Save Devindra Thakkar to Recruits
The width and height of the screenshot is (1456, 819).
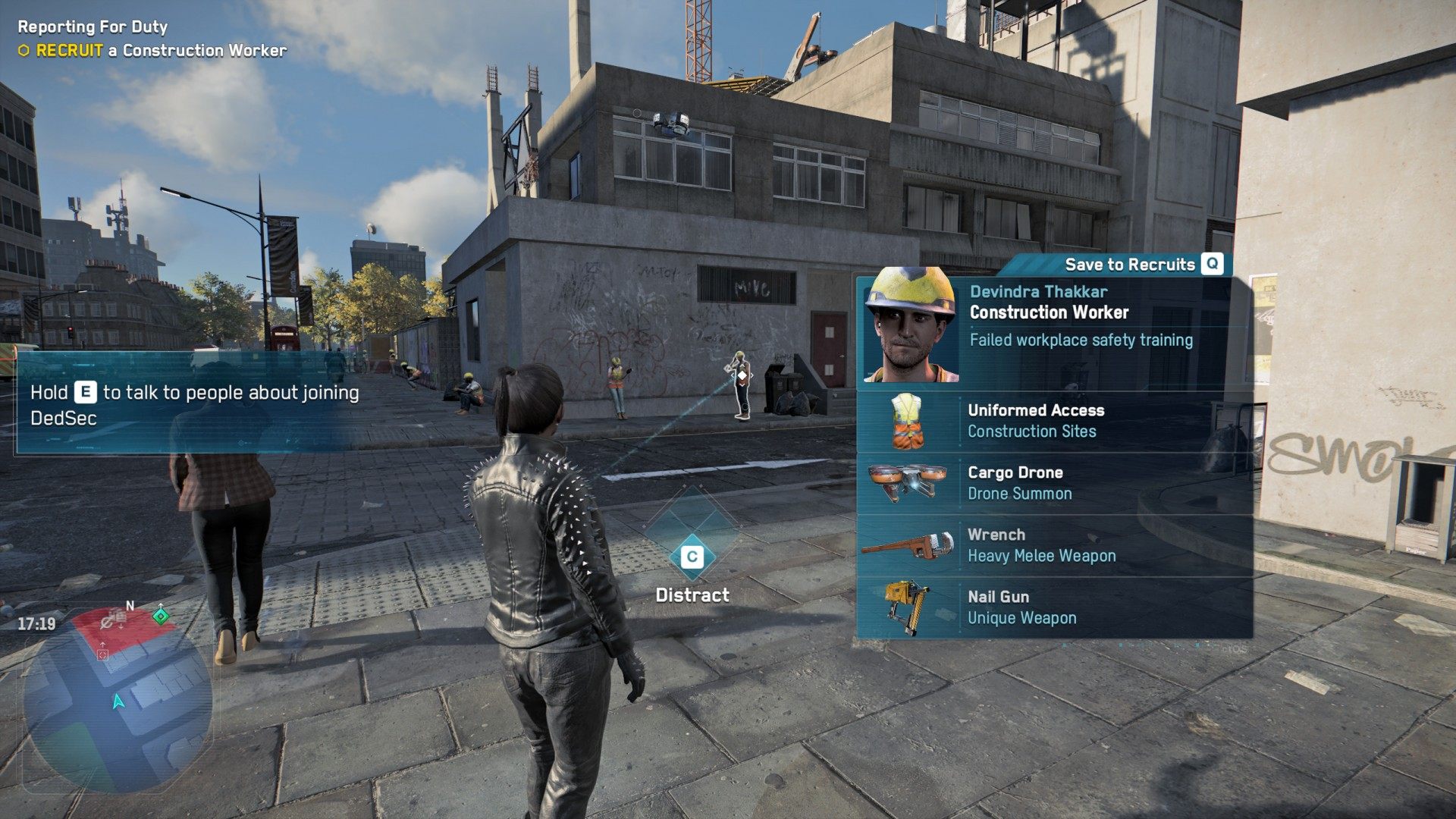pyautogui.click(x=1144, y=264)
